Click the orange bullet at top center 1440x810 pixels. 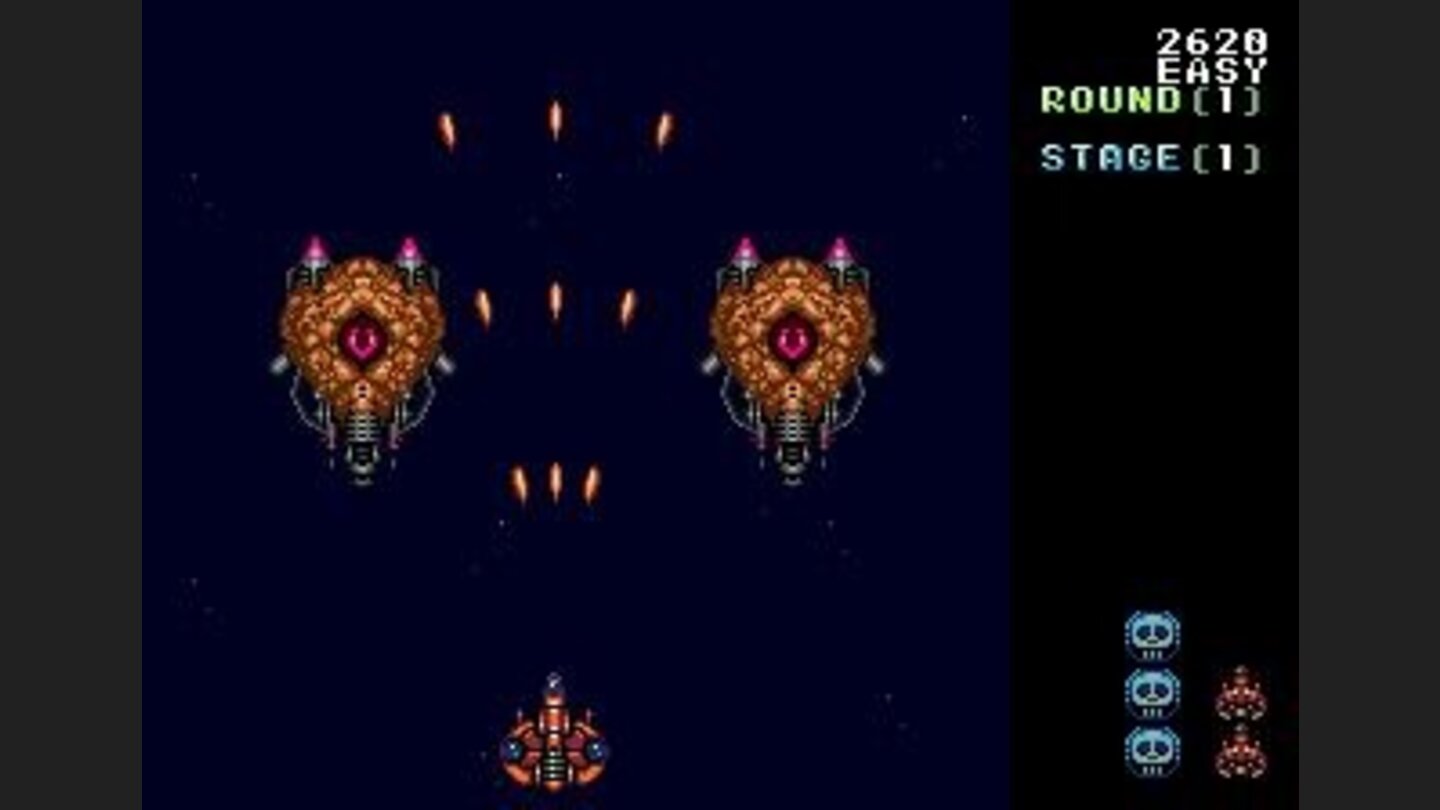554,115
